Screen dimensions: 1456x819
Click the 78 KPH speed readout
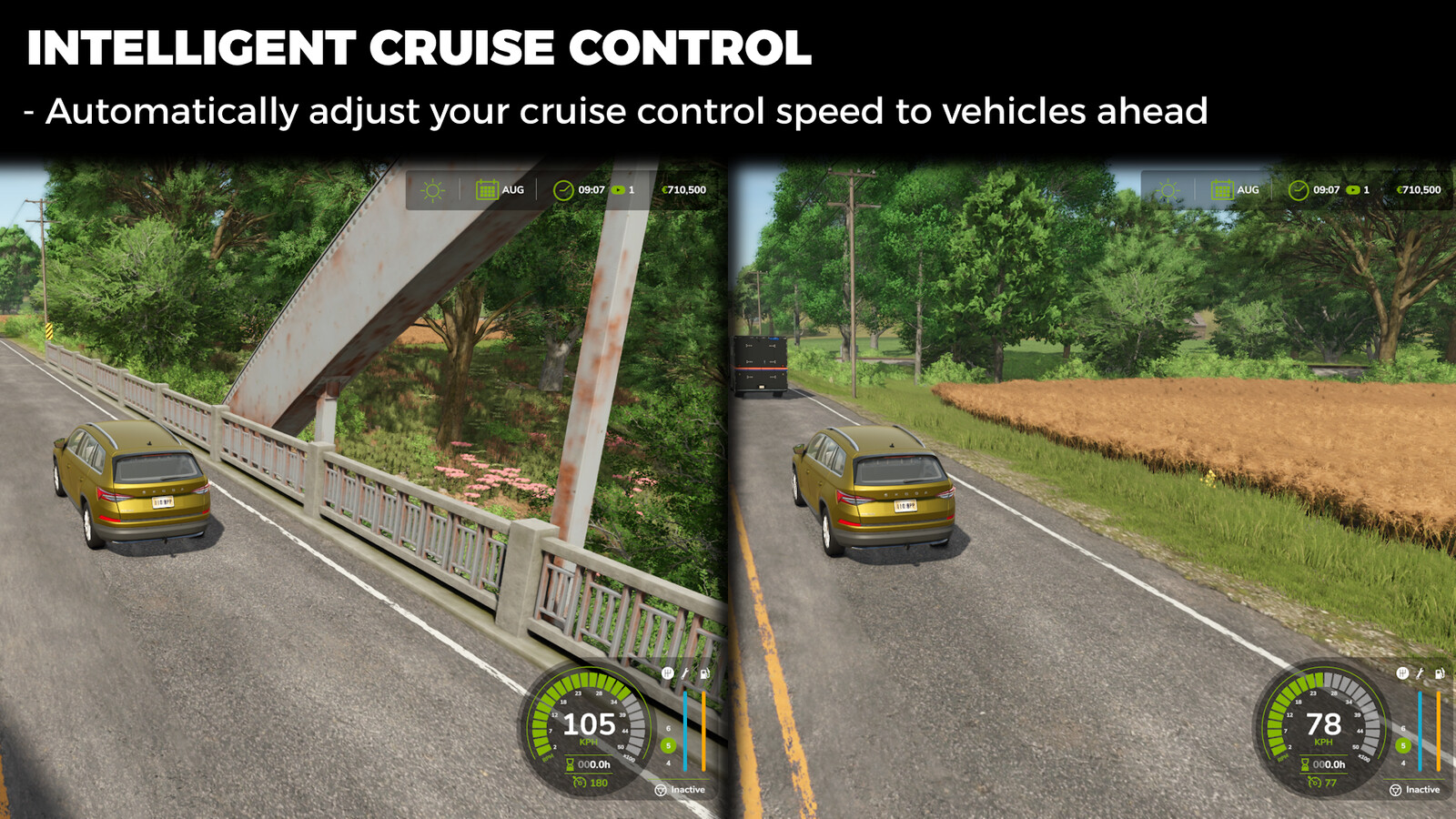1324,723
